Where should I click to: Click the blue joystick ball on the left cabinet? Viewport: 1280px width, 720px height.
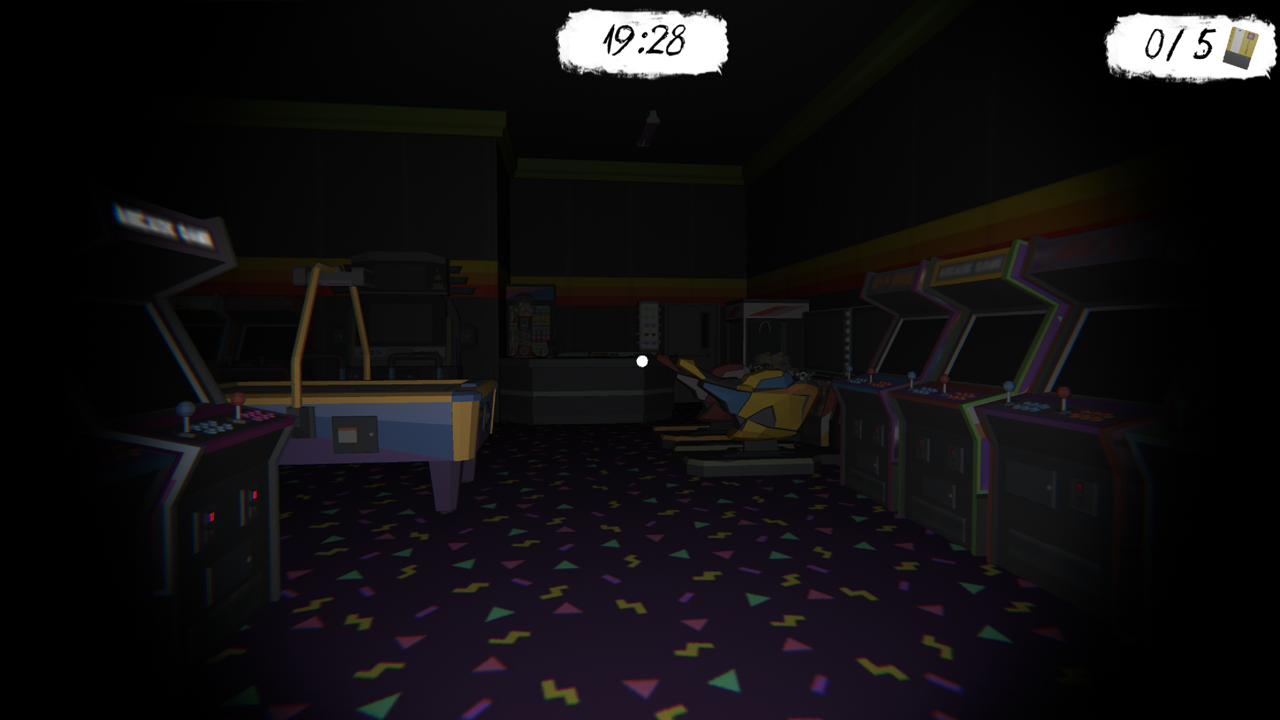(184, 408)
